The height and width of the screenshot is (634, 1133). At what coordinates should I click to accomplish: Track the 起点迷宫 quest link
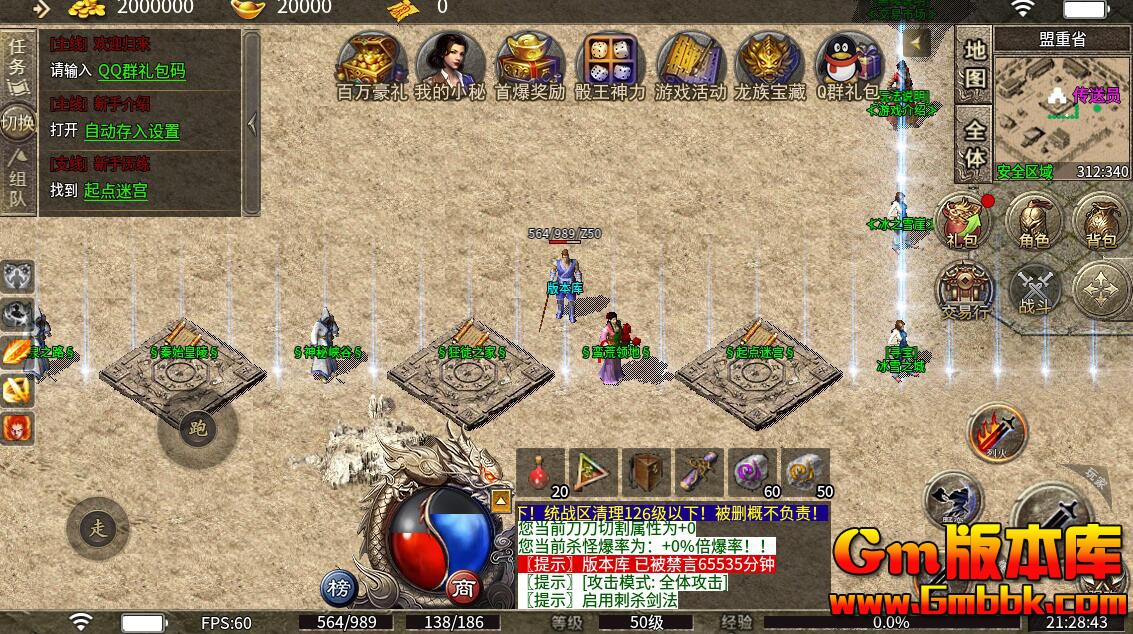click(115, 190)
